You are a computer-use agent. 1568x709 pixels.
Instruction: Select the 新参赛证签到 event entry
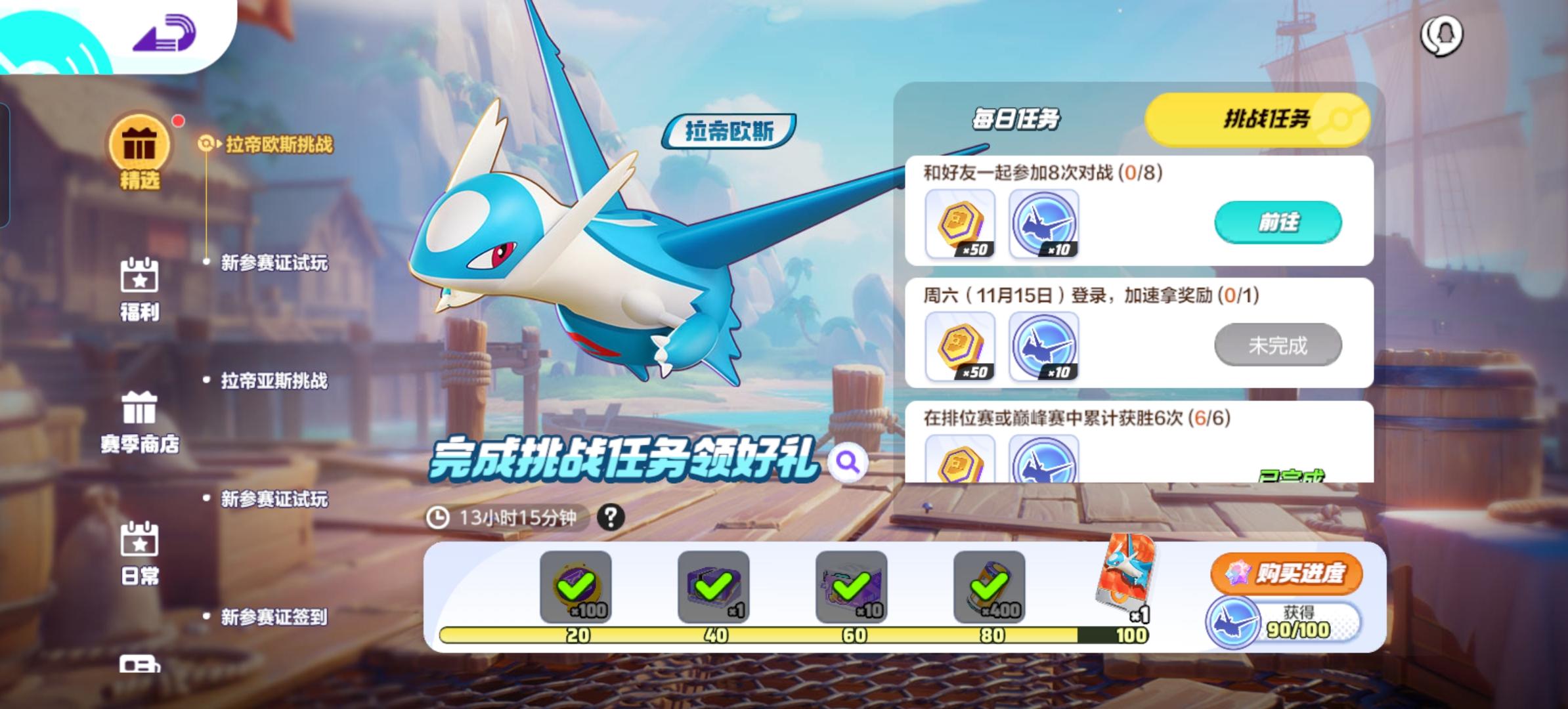[276, 617]
